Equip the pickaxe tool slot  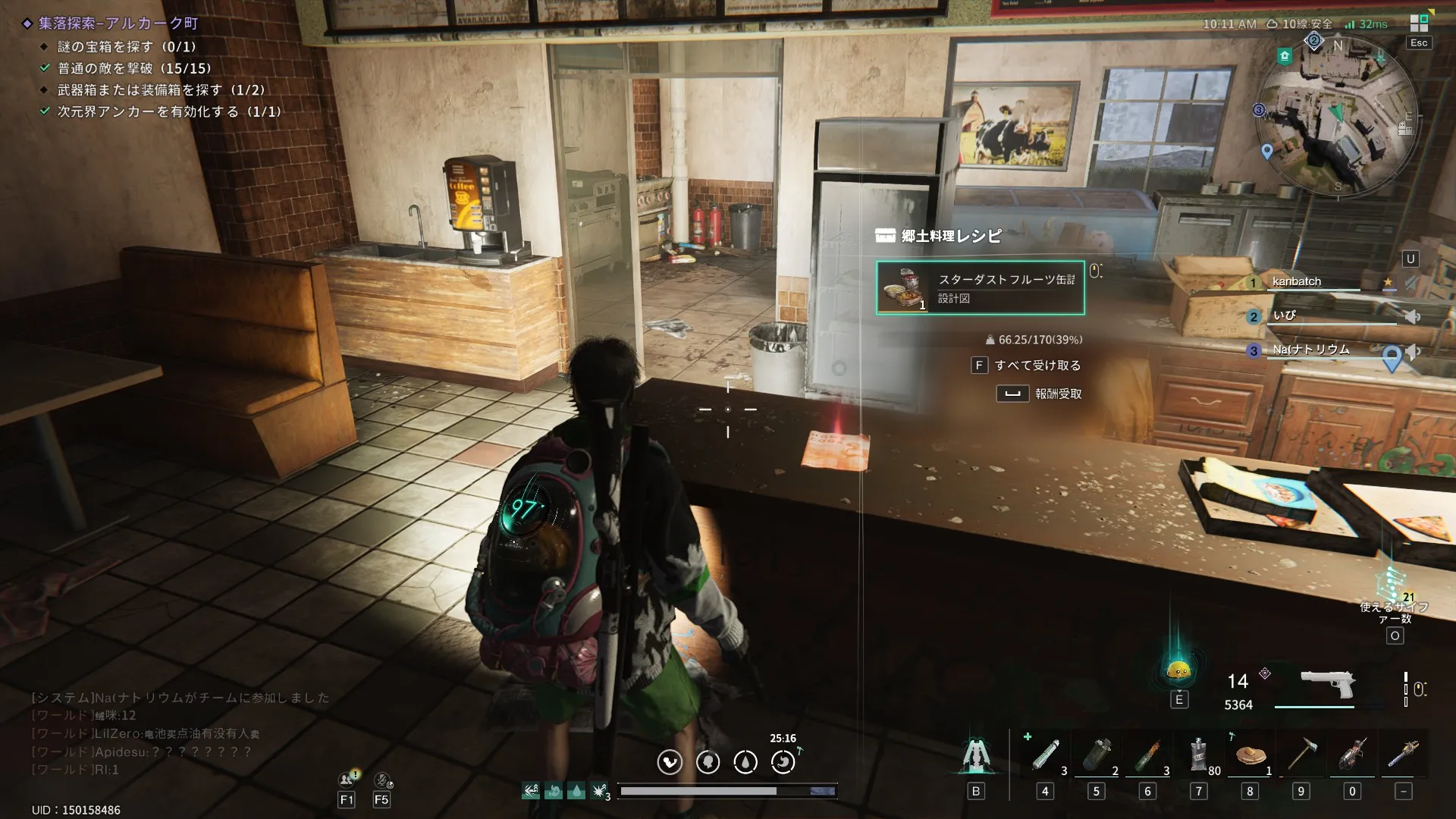tap(1301, 756)
